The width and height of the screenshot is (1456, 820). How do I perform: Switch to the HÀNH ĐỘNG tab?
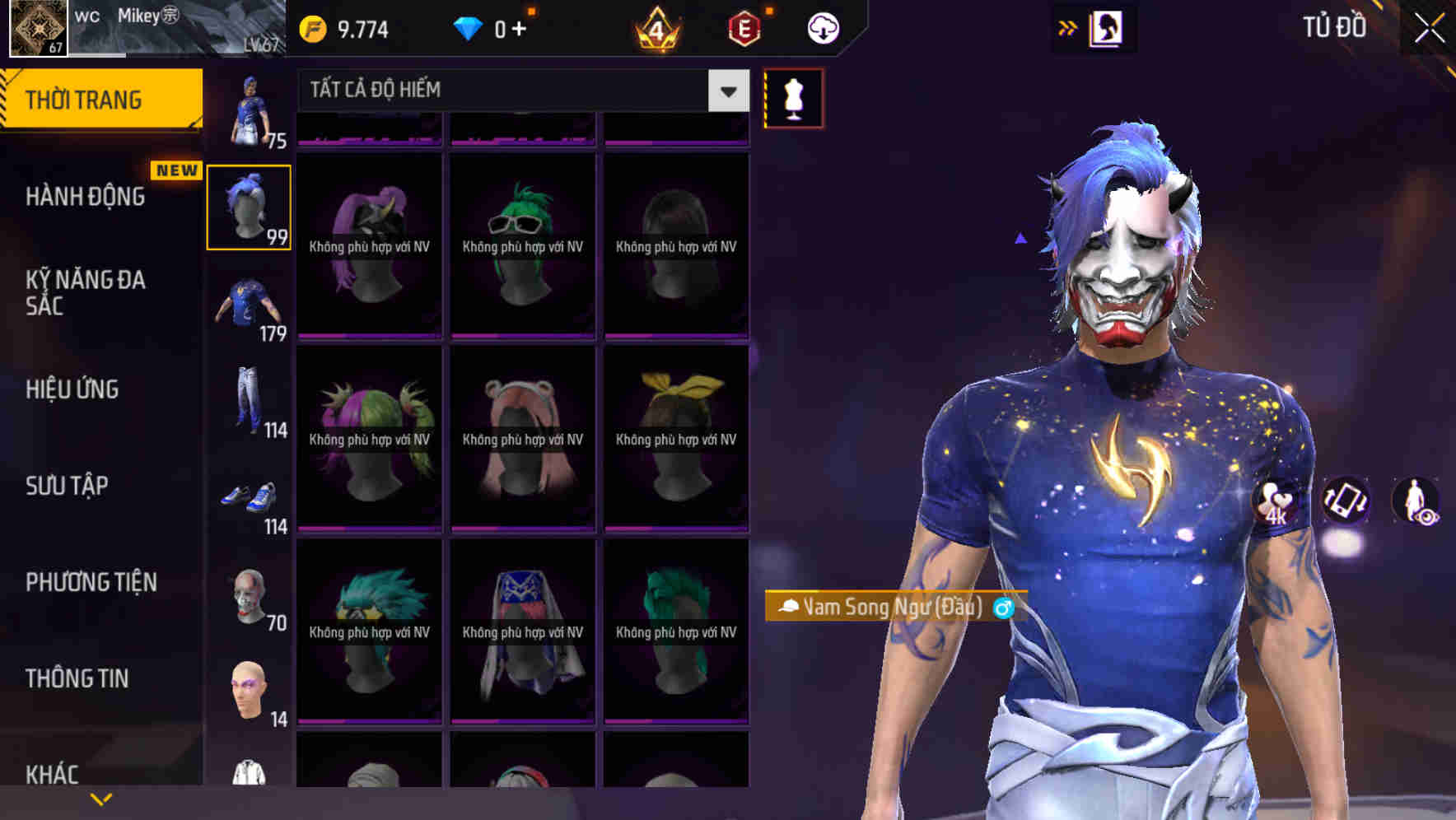[85, 196]
